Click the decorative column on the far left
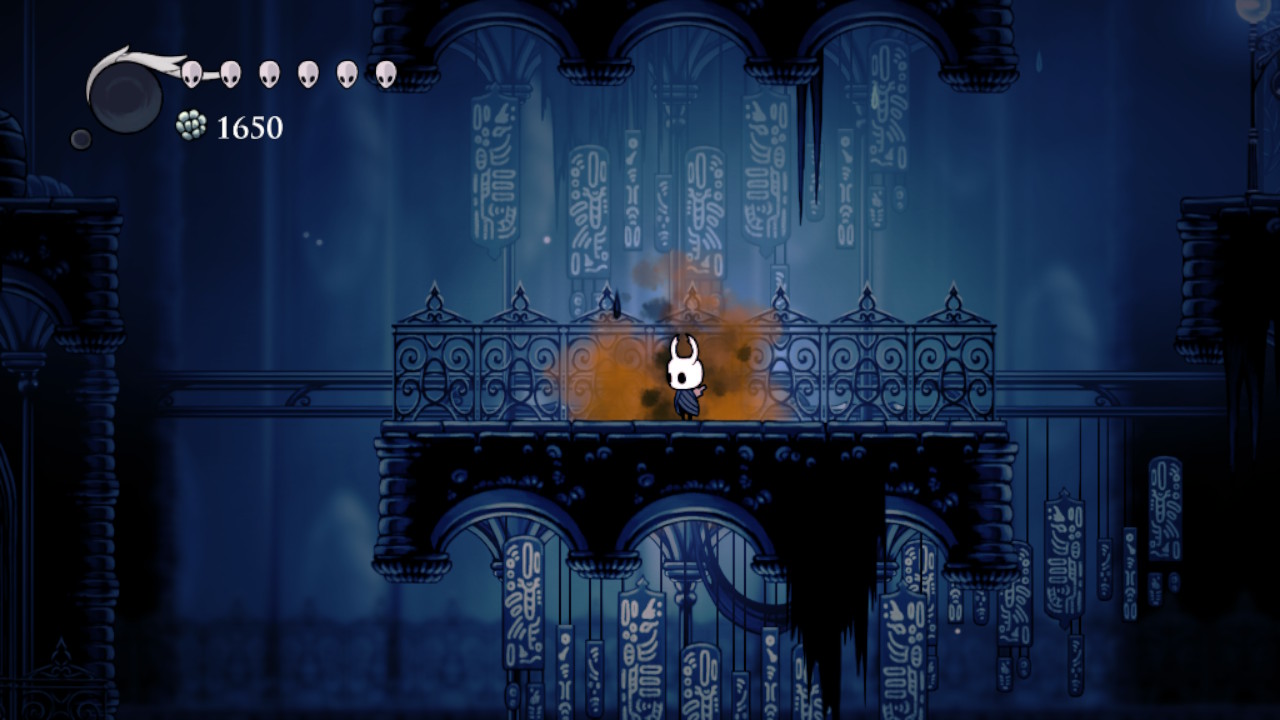The image size is (1280, 720). pyautogui.click(x=100, y=400)
